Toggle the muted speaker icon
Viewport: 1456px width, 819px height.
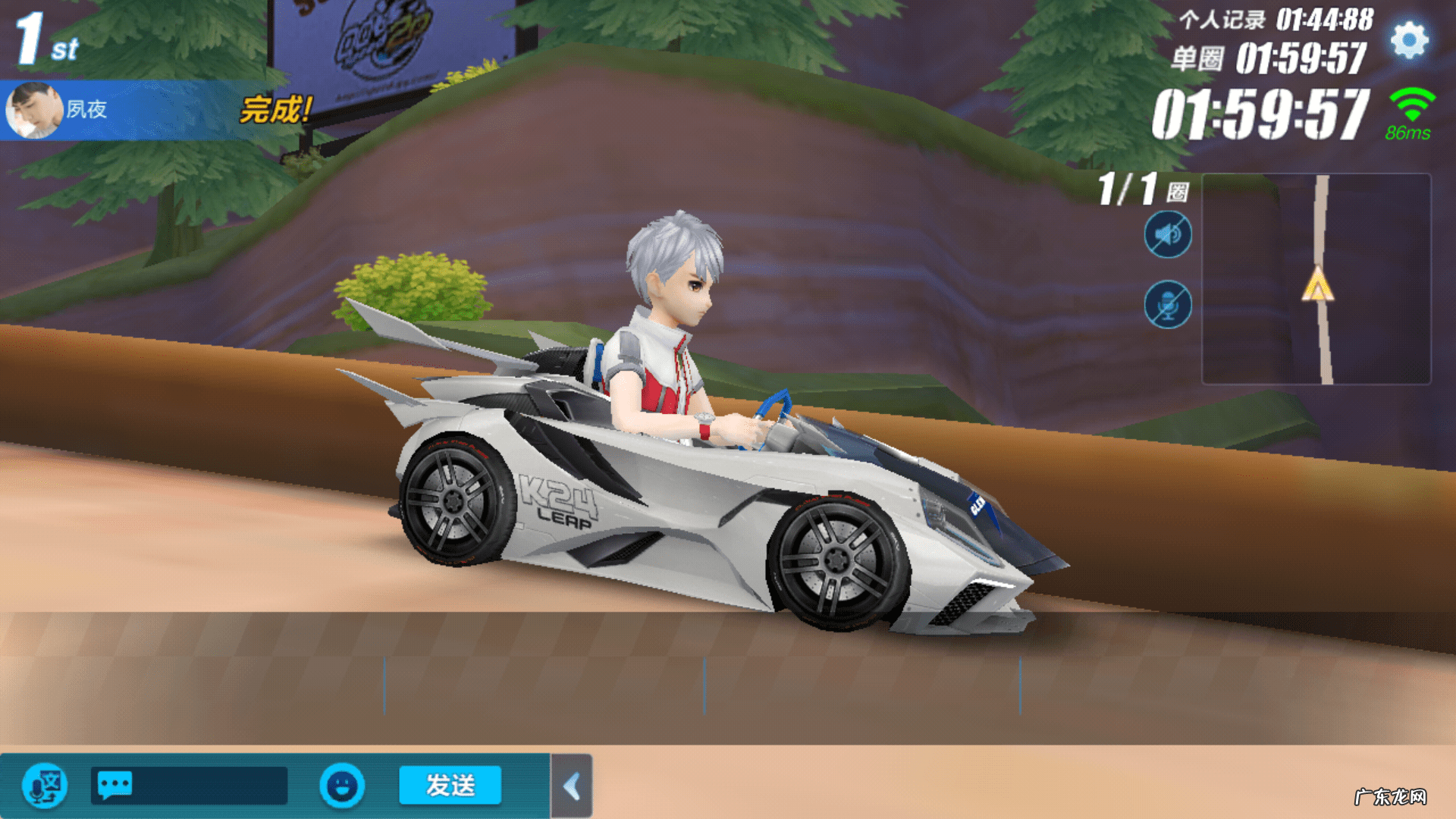[x=1167, y=235]
